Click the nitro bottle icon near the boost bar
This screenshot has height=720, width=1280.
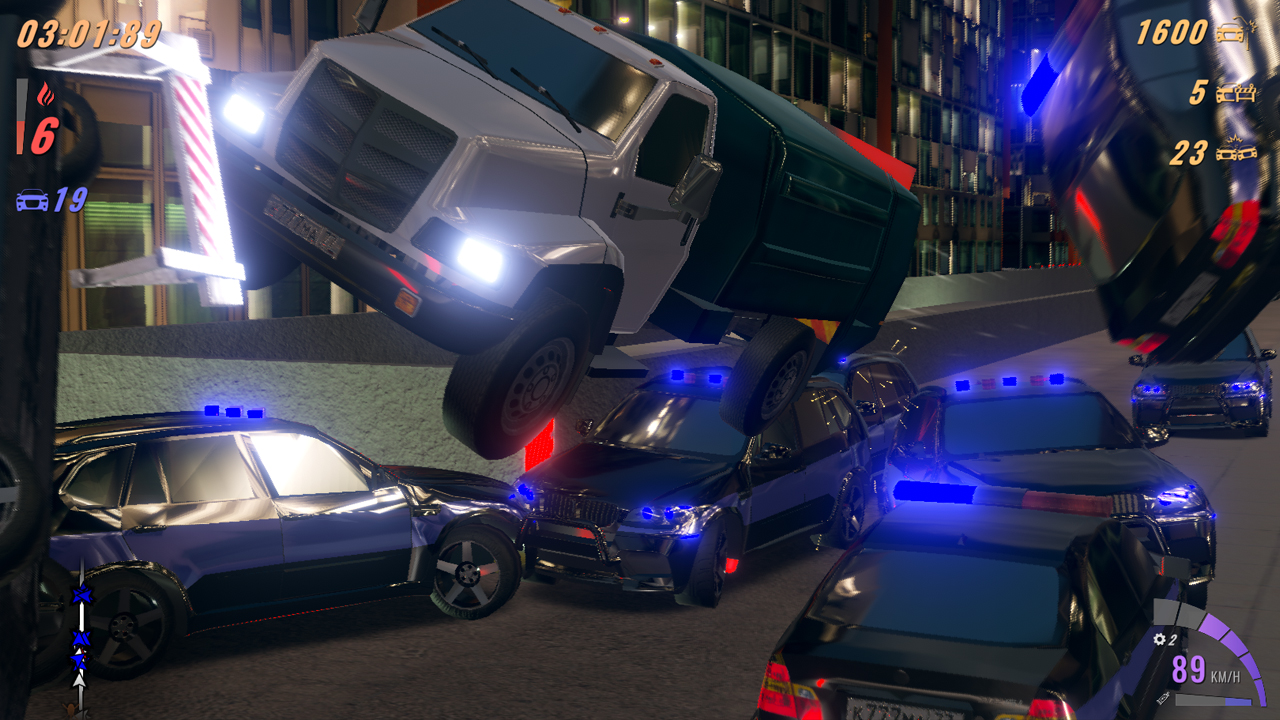pos(1163,700)
